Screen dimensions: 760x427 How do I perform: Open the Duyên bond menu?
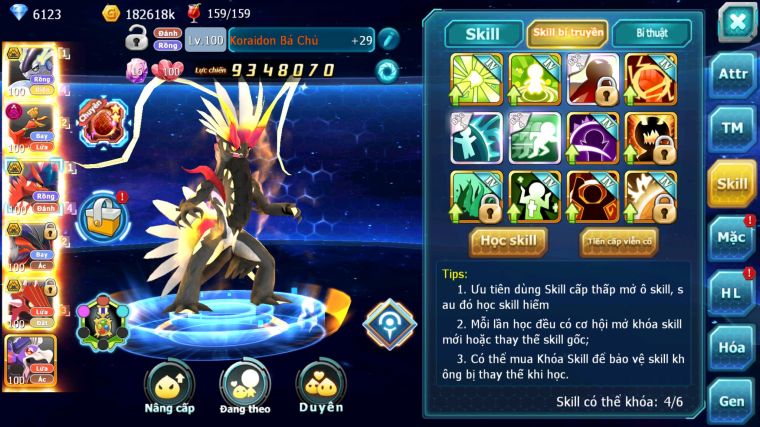[320, 385]
